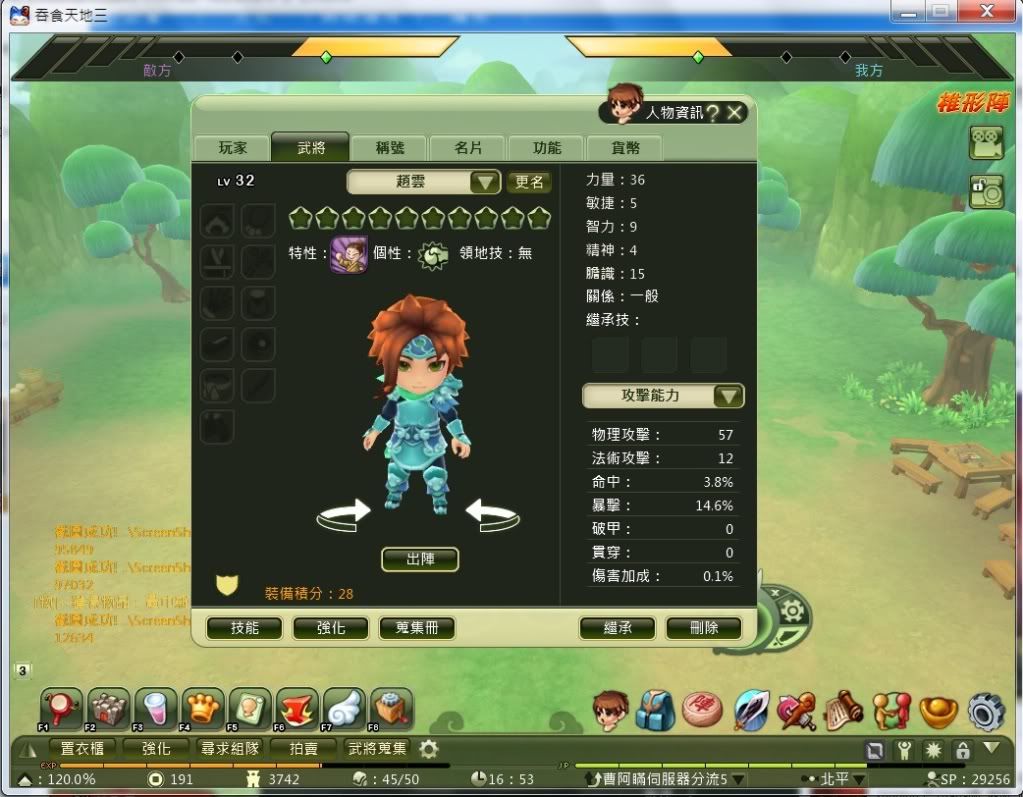Click the 繼承 inherit button
Image resolution: width=1023 pixels, height=797 pixels.
[617, 628]
